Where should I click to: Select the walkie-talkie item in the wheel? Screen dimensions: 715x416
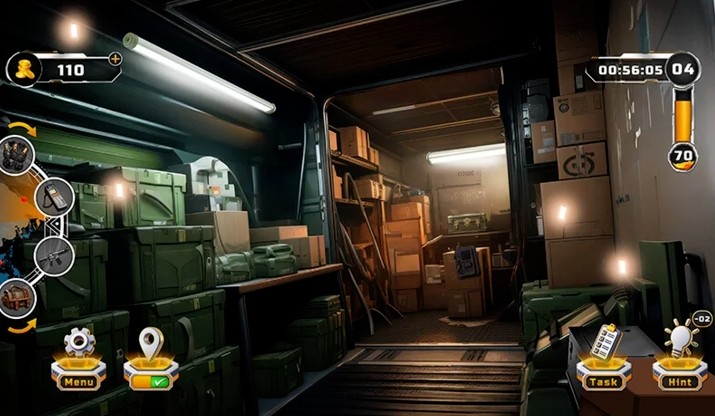(x=54, y=196)
